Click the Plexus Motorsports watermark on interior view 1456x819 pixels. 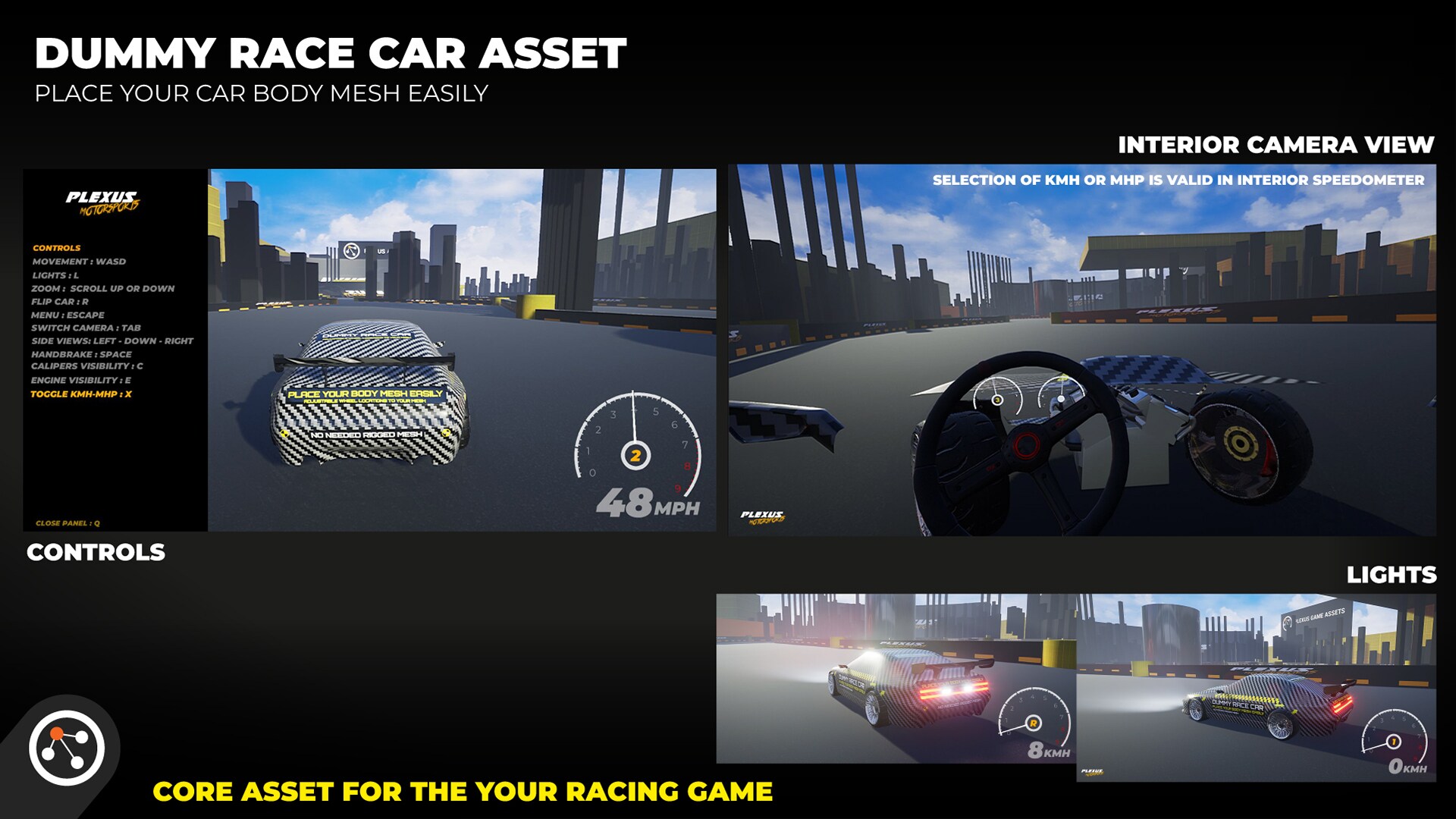[764, 519]
